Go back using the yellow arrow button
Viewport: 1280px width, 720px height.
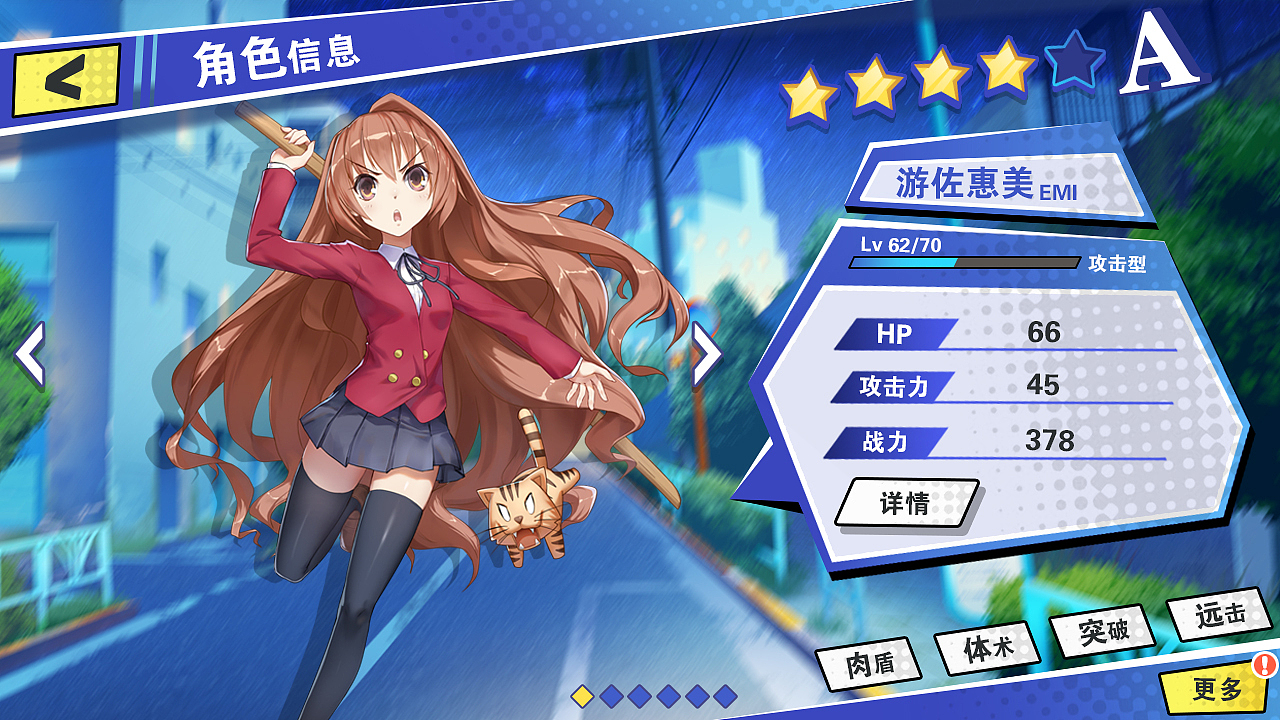65,79
